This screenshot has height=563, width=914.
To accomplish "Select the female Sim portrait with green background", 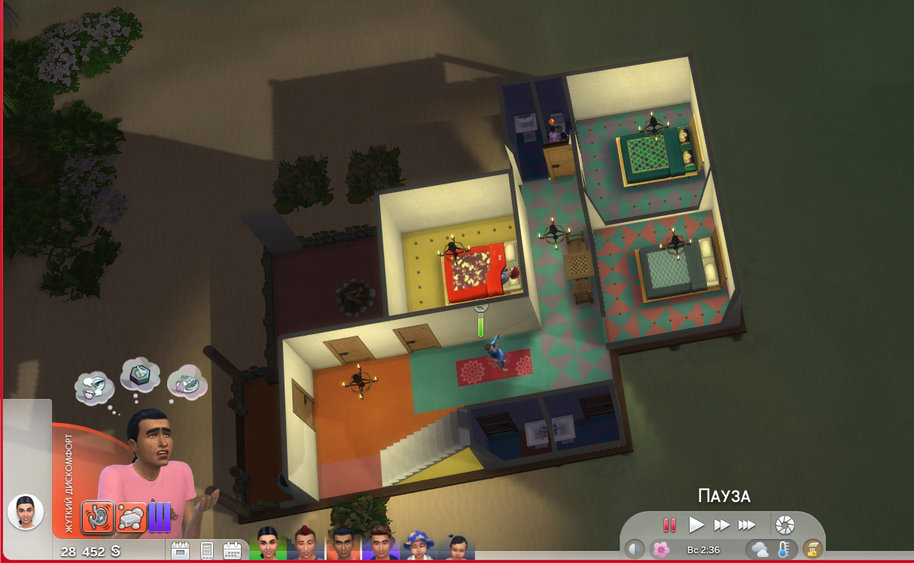I will [x=268, y=545].
